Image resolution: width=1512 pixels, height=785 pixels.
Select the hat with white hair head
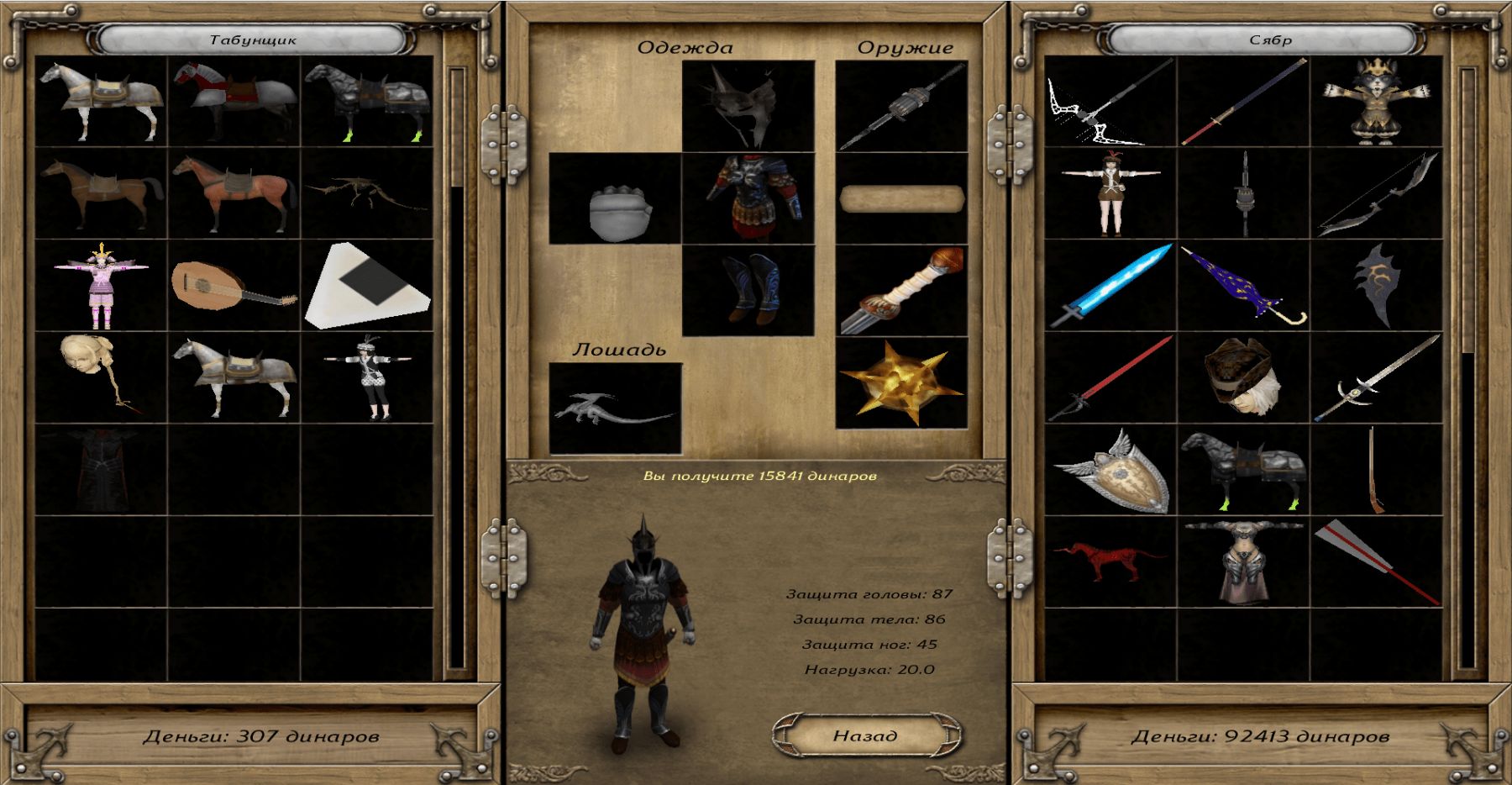(1243, 378)
